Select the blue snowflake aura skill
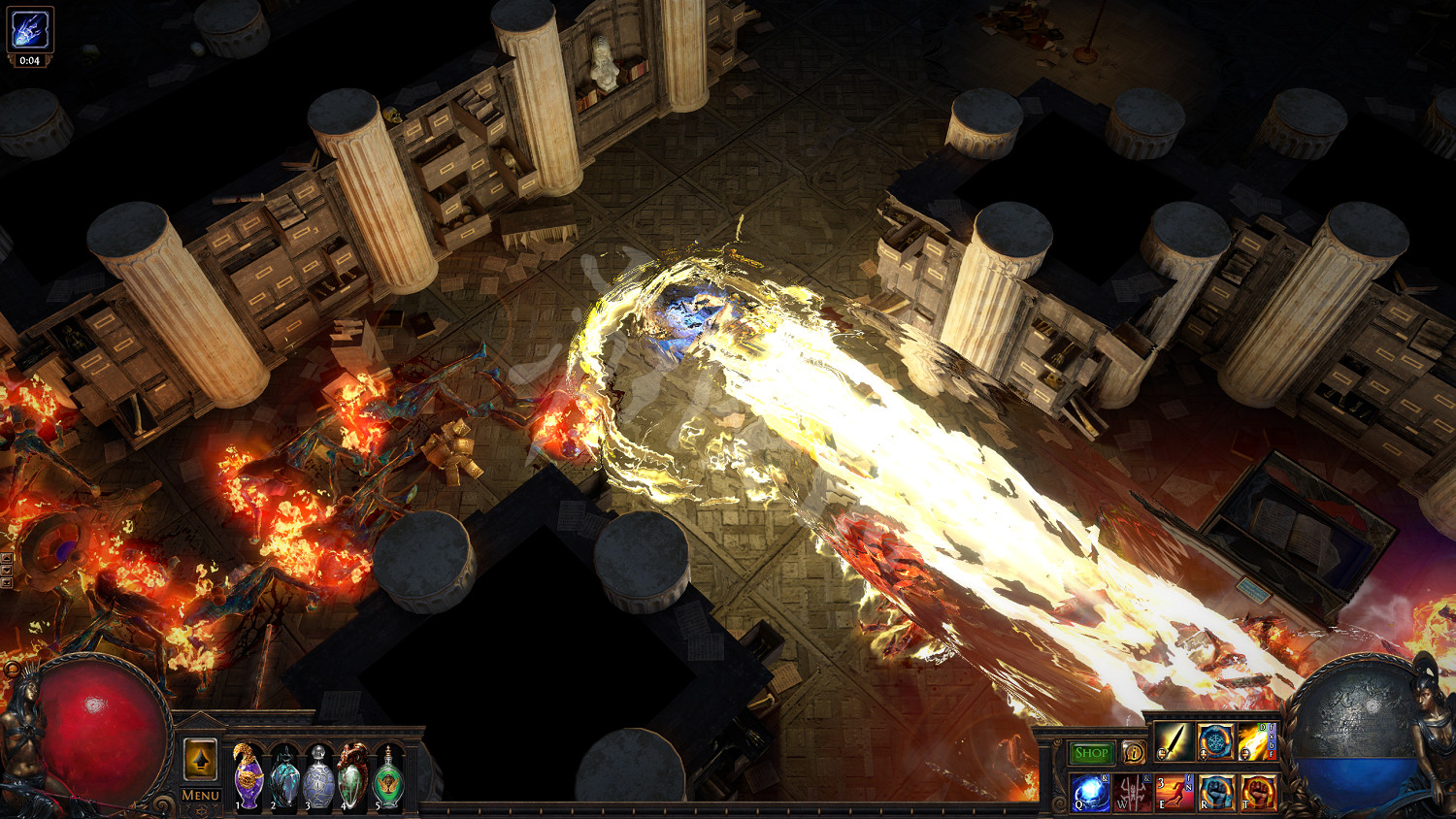Image resolution: width=1456 pixels, height=819 pixels. tap(1215, 742)
